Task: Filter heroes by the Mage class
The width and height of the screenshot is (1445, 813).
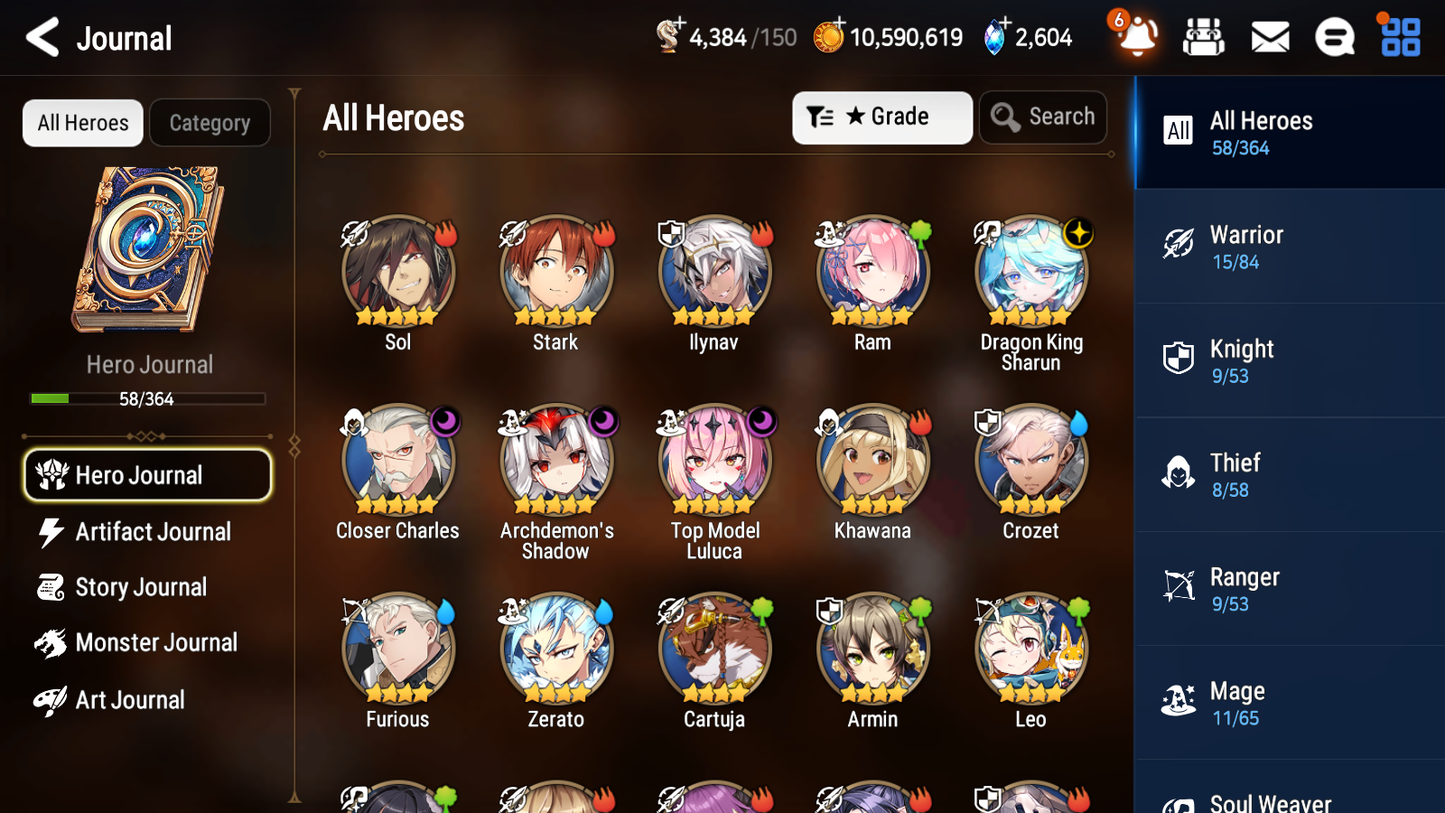Action: tap(1288, 702)
